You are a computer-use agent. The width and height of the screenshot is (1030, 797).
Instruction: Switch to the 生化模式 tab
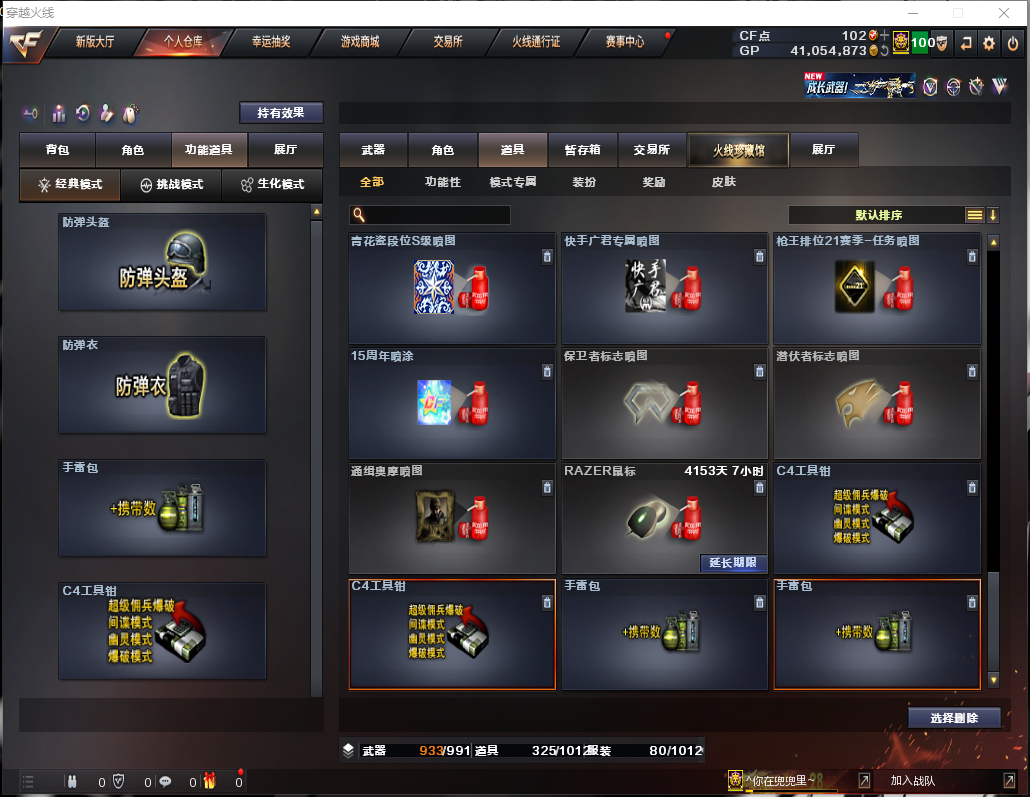(x=272, y=184)
